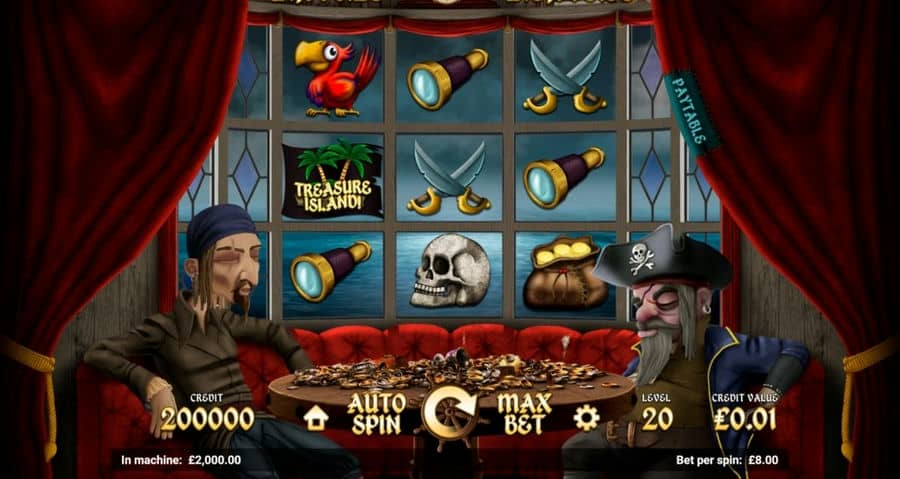Open settings with the gear icon
900x479 pixels.
click(586, 417)
